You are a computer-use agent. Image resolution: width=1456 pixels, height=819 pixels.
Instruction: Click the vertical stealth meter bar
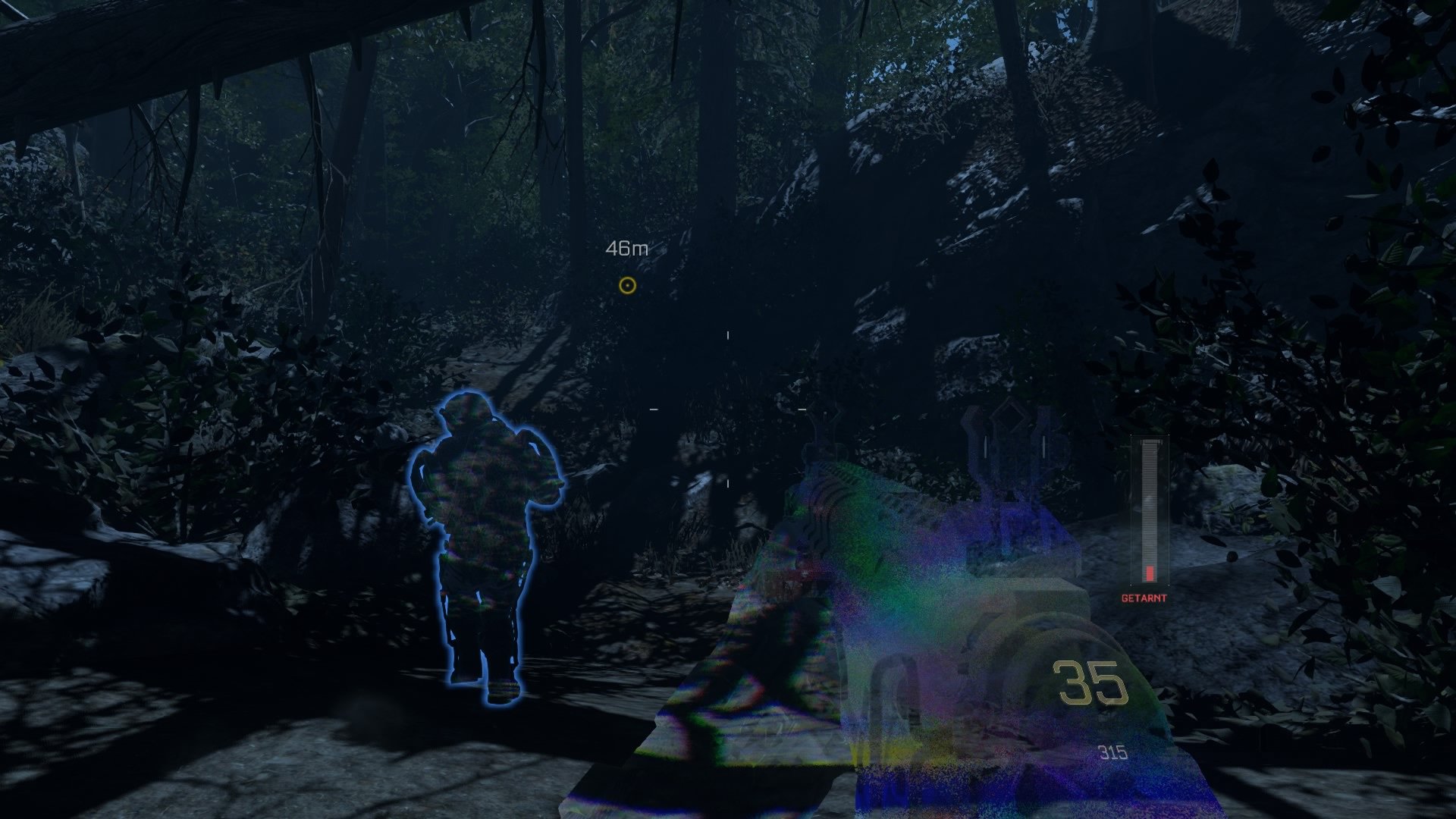(1149, 508)
